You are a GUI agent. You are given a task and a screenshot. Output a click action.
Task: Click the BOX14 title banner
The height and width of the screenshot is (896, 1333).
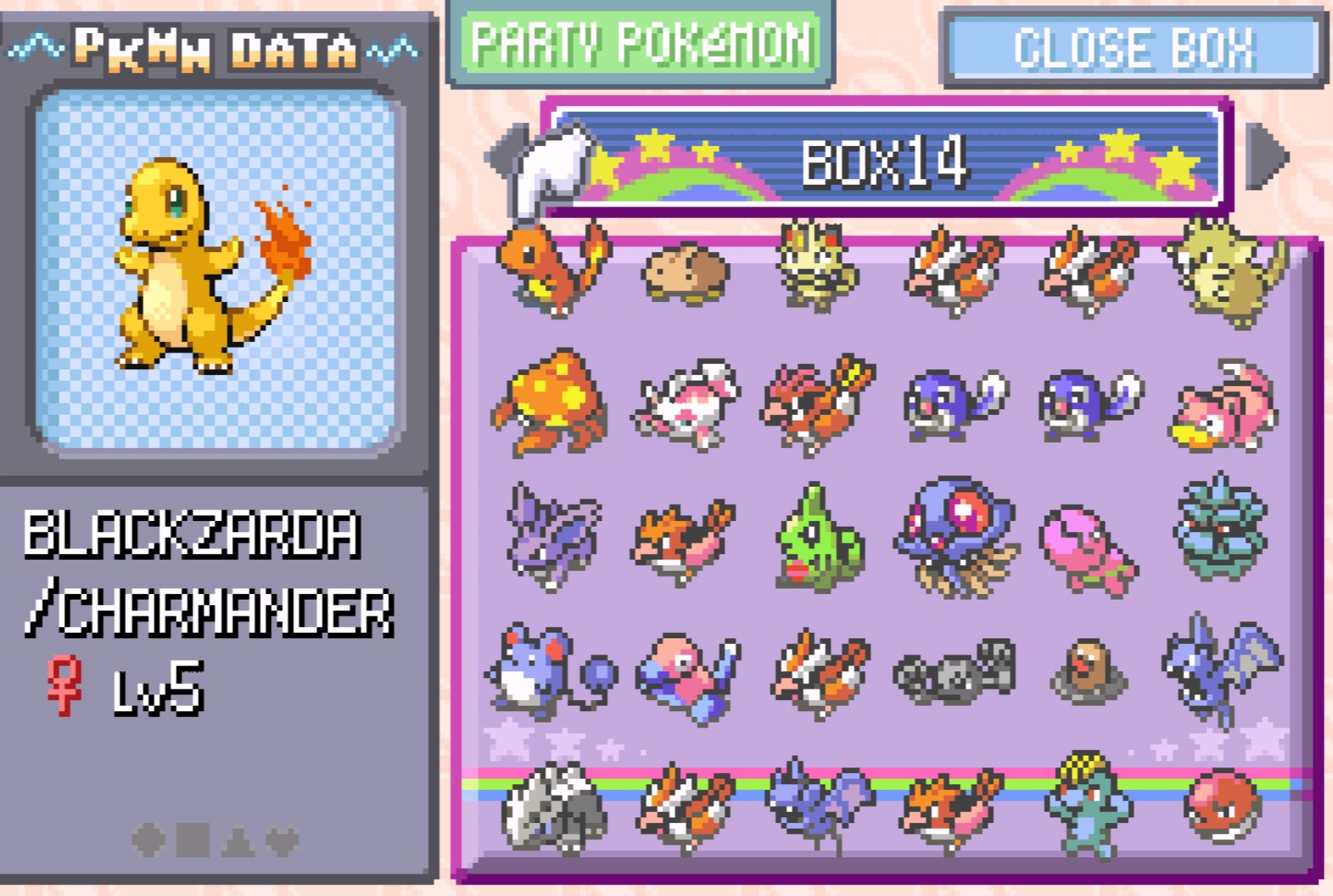pos(885,160)
